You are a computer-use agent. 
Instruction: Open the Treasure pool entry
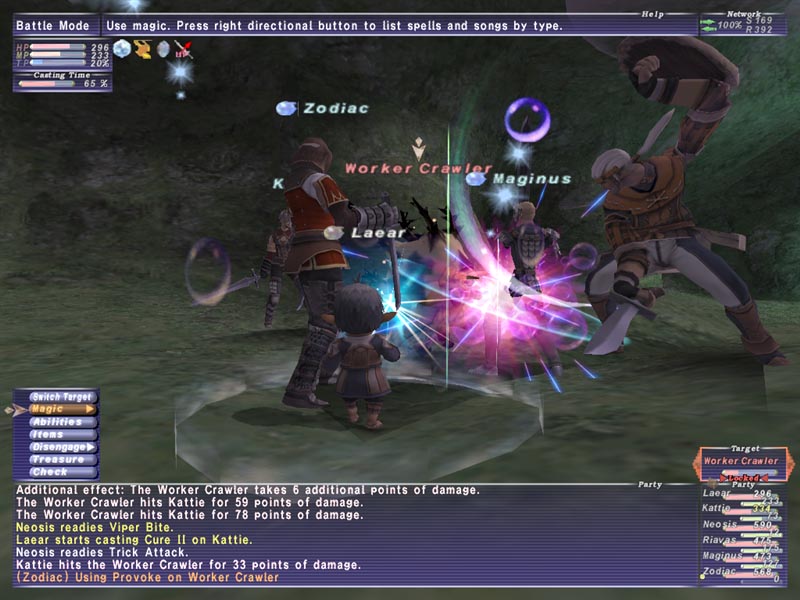coord(62,459)
